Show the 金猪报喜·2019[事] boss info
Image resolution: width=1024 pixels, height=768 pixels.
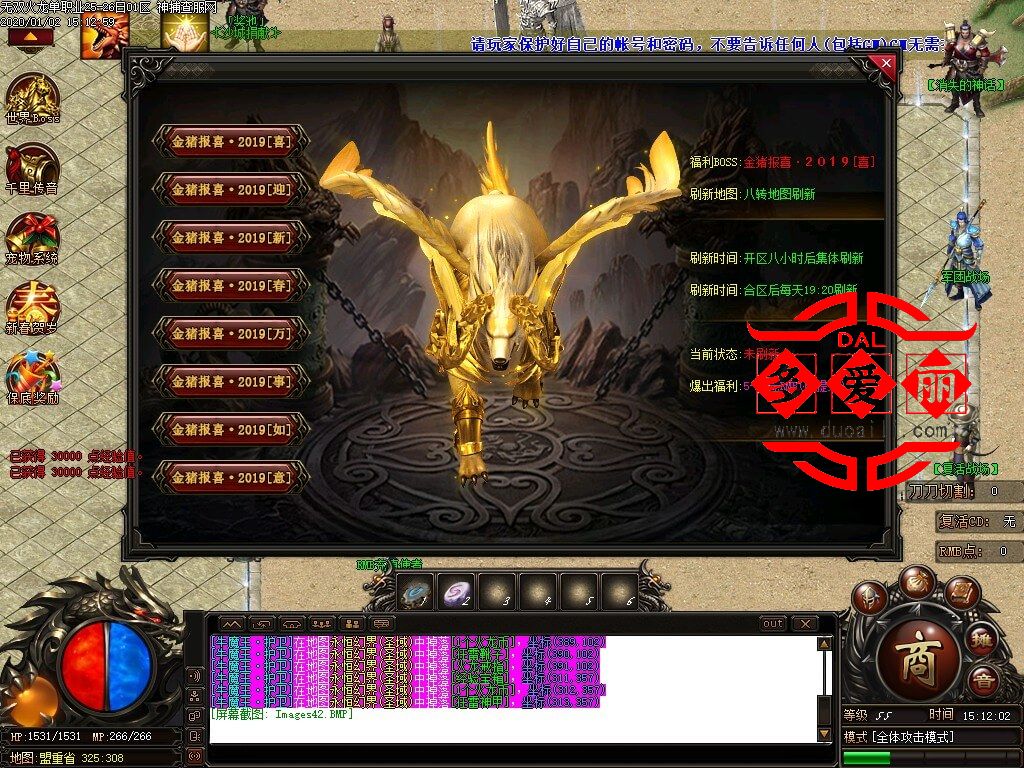click(x=231, y=382)
